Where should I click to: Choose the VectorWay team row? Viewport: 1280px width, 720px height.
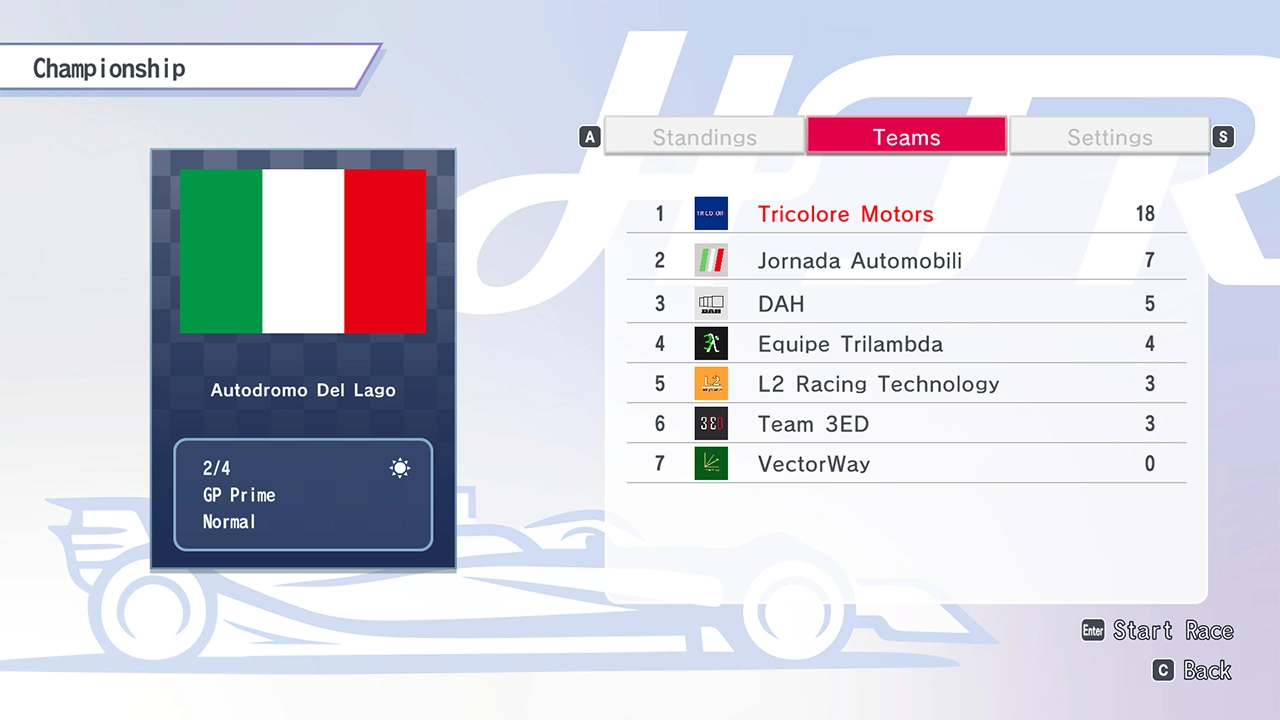click(x=905, y=464)
